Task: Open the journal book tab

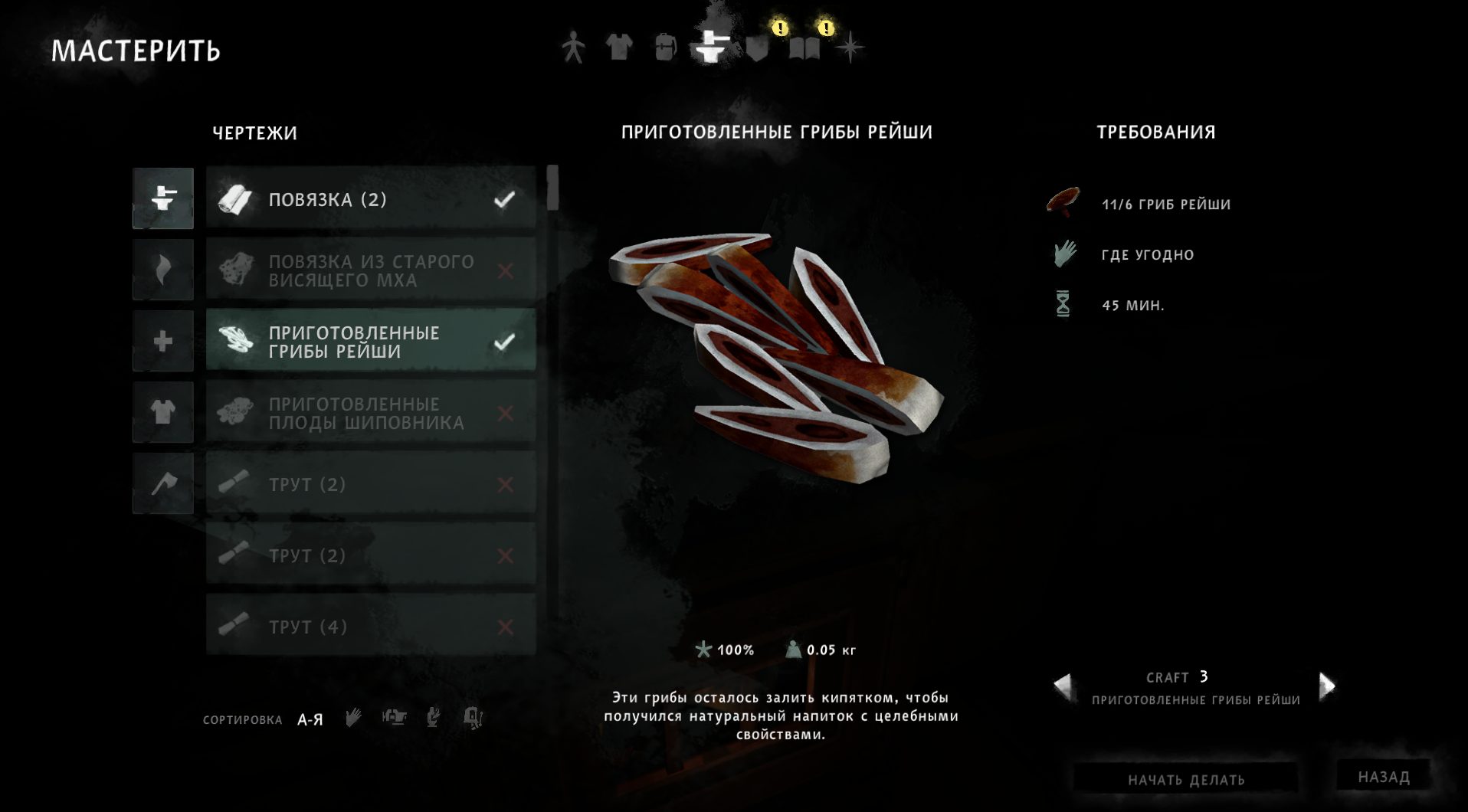Action: 804,49
